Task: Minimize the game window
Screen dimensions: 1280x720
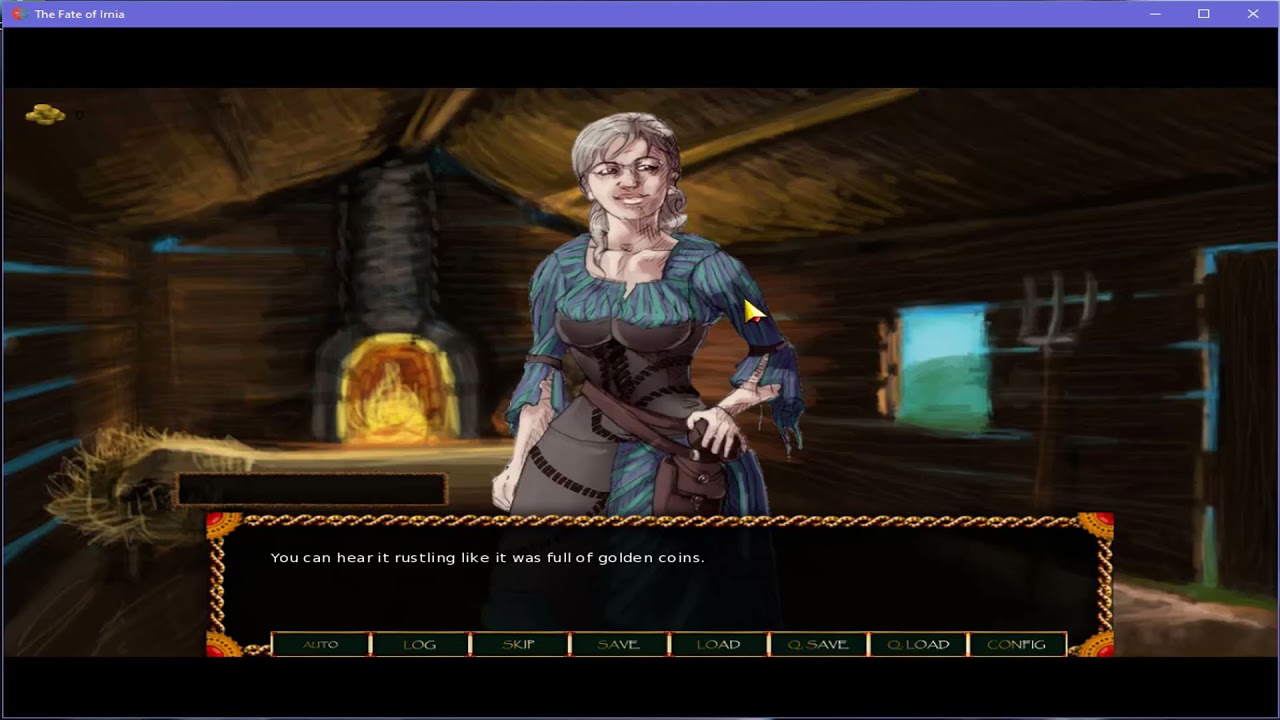Action: 1155,14
